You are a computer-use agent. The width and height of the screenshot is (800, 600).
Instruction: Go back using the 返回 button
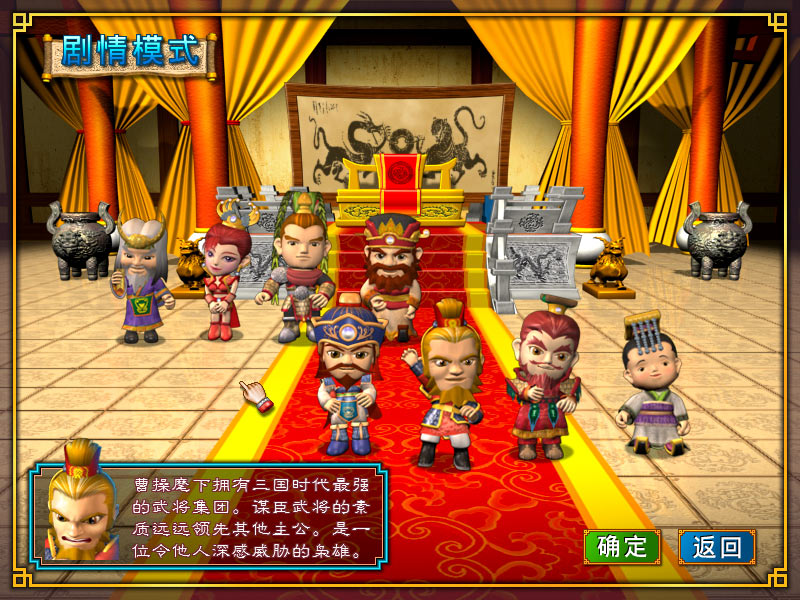(x=716, y=546)
